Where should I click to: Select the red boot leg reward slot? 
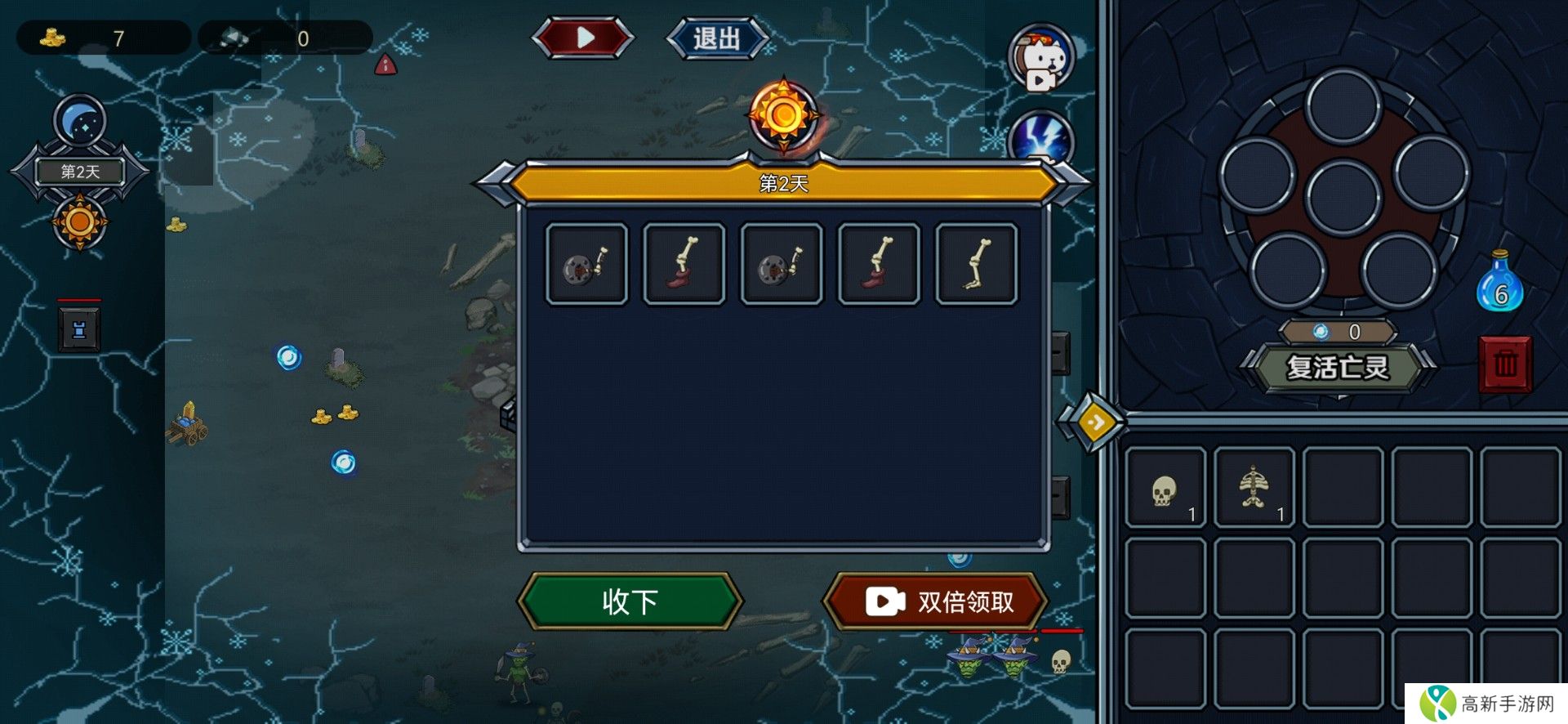[x=684, y=263]
